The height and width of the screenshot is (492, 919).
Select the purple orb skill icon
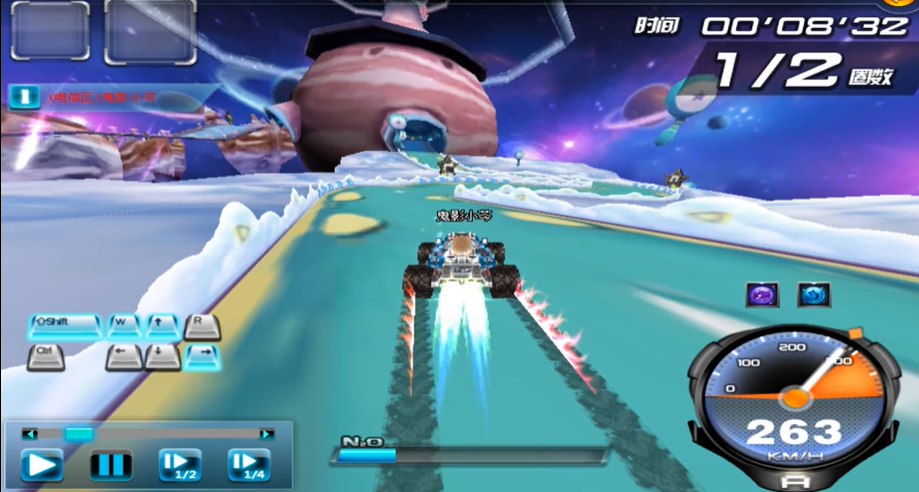(x=763, y=294)
